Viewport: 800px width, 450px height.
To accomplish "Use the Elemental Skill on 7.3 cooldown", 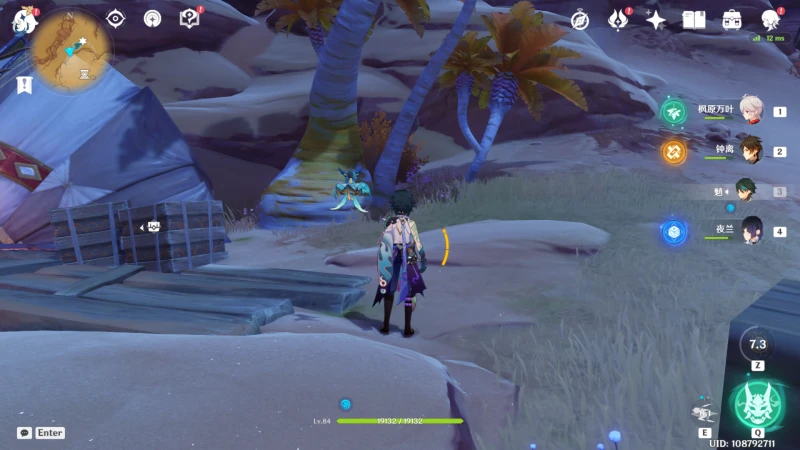I will (x=757, y=344).
